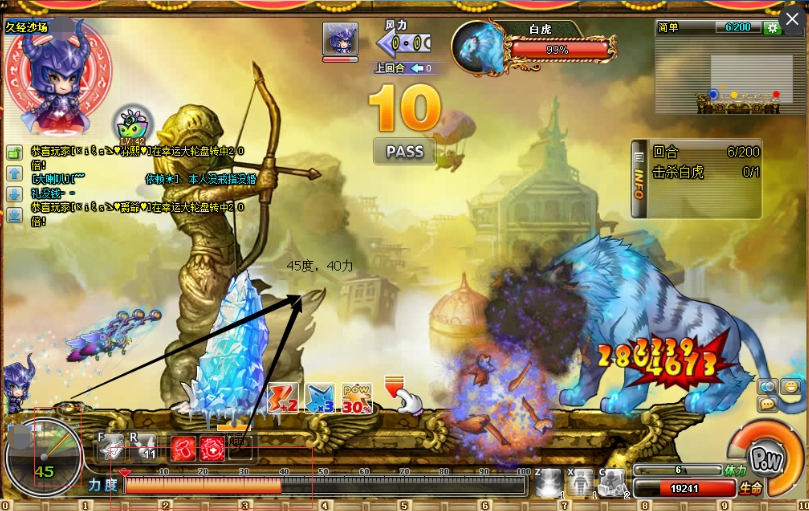Open the orange speech bubble chat button

(767, 404)
